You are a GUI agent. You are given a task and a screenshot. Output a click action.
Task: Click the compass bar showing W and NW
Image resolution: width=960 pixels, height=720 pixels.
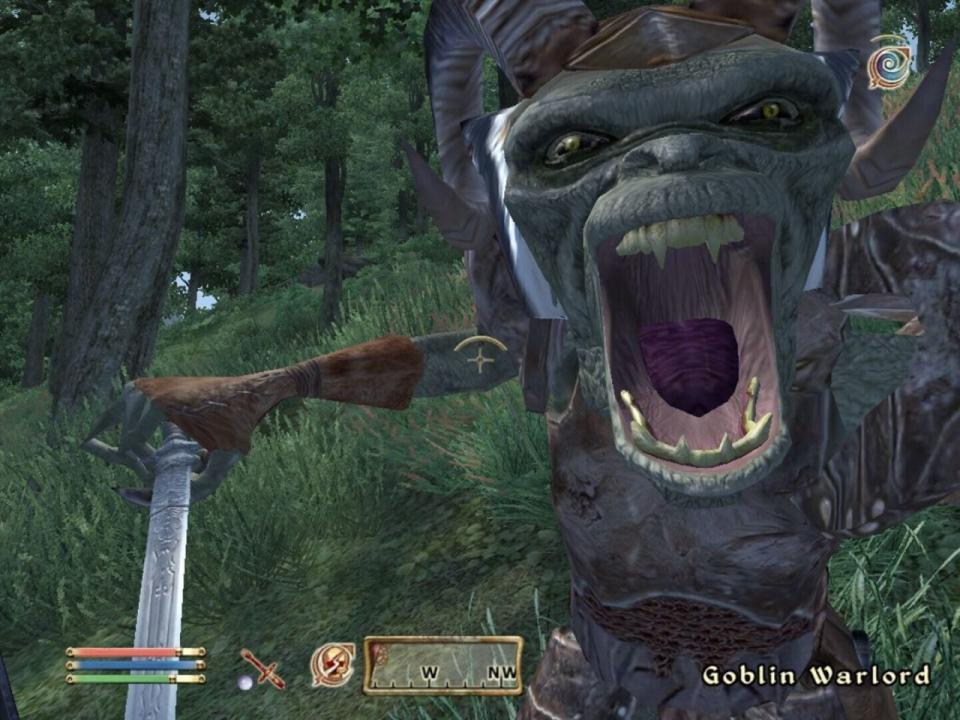(x=442, y=665)
